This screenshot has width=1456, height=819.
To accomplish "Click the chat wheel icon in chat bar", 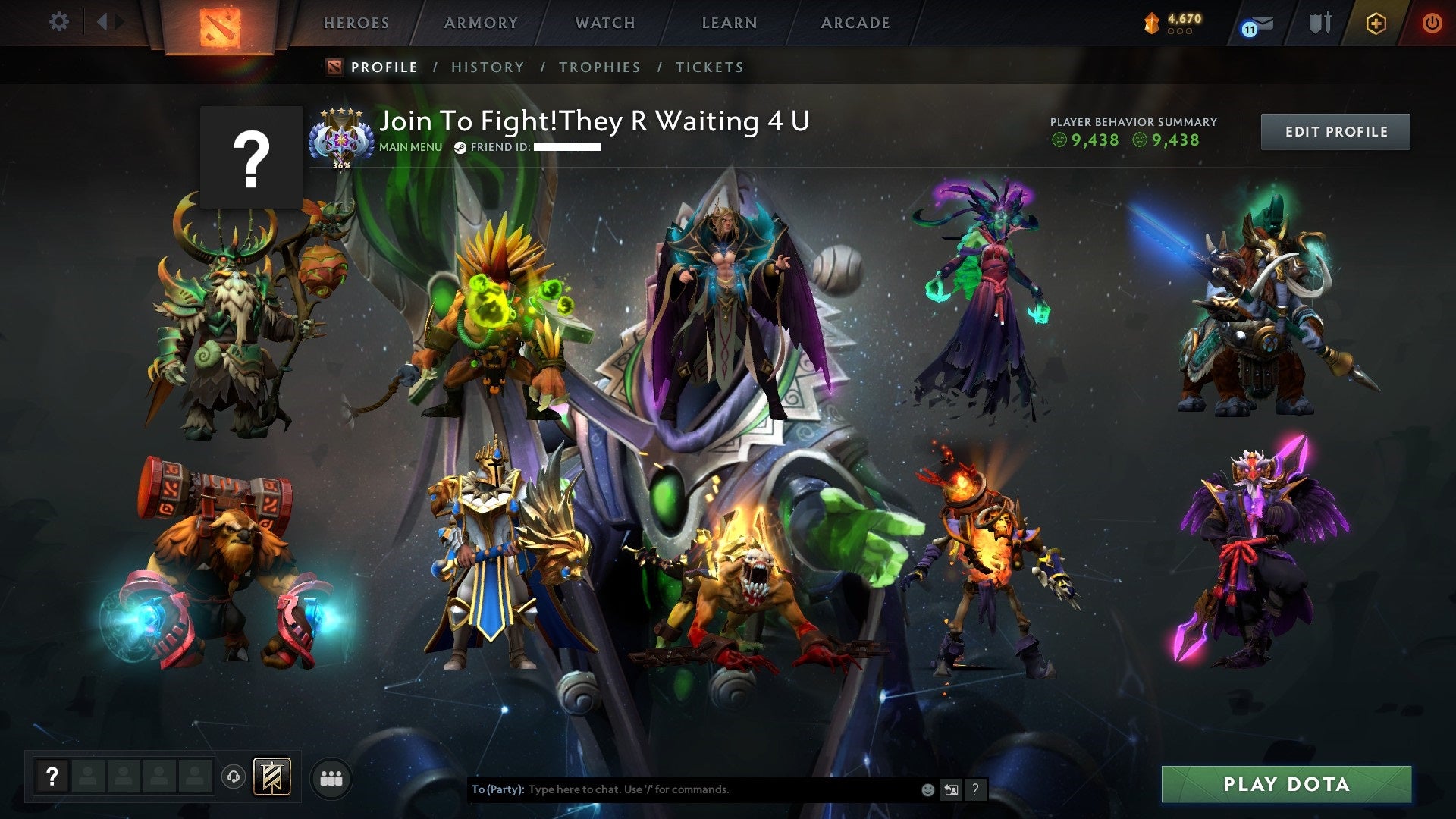I will (952, 789).
